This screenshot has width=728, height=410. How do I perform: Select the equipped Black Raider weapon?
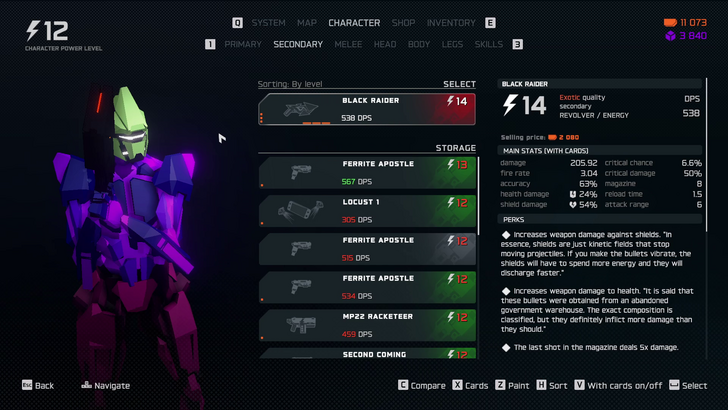pyautogui.click(x=367, y=109)
